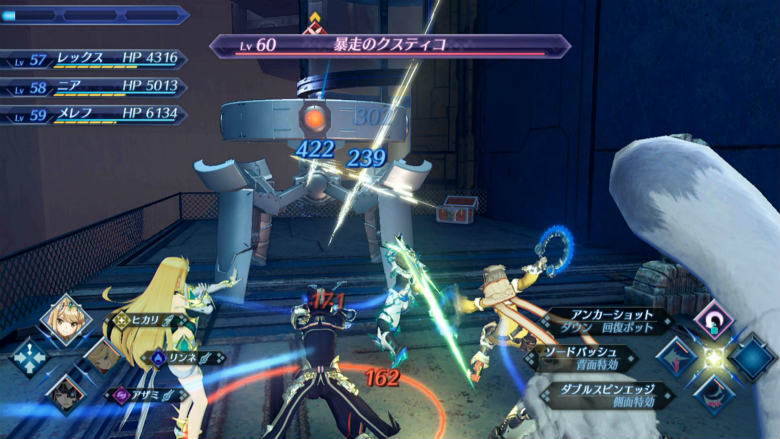
Task: Use the Sword Bash art icon
Action: (677, 357)
